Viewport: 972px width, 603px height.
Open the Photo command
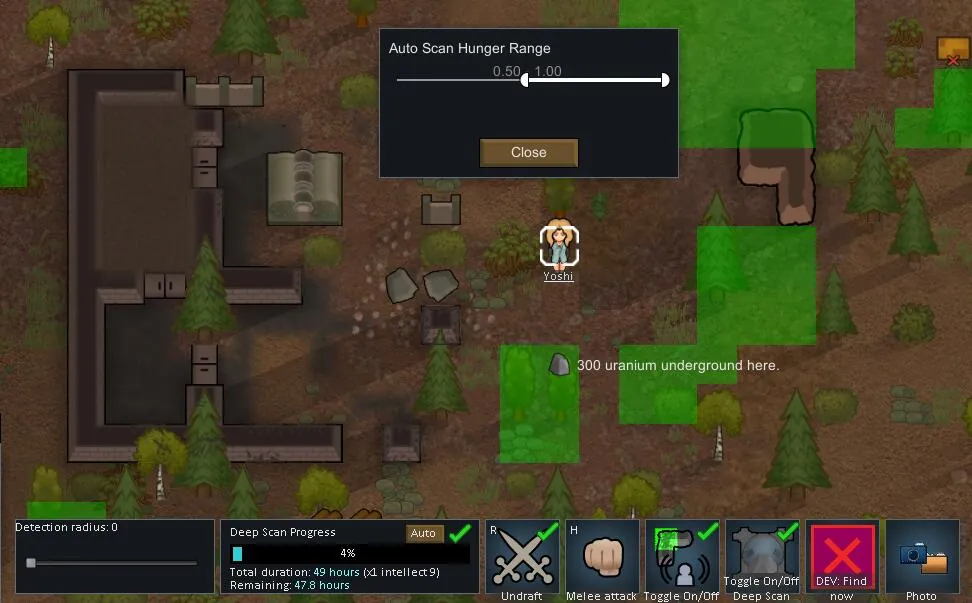click(922, 556)
